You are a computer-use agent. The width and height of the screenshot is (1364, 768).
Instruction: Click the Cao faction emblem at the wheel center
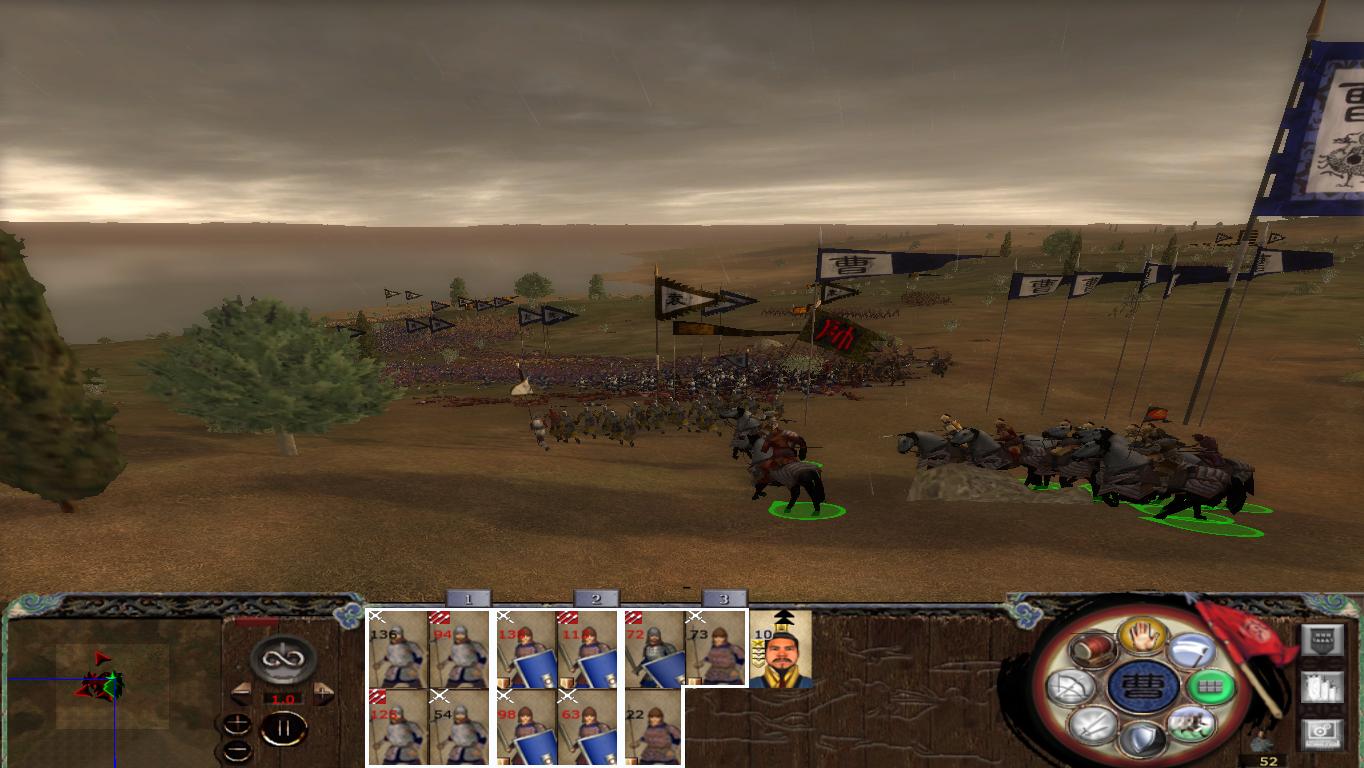[1142, 687]
